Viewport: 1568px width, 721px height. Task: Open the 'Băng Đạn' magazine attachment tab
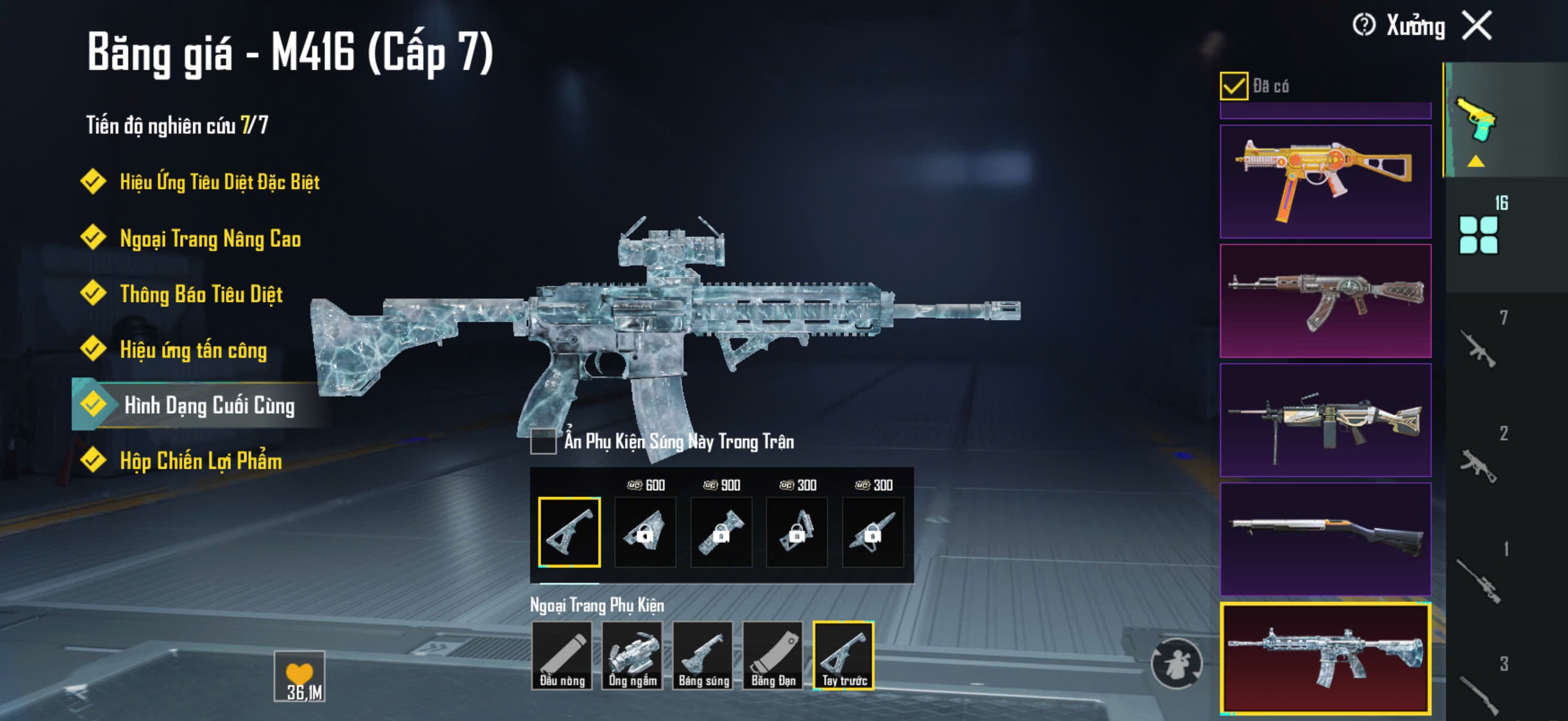point(773,656)
